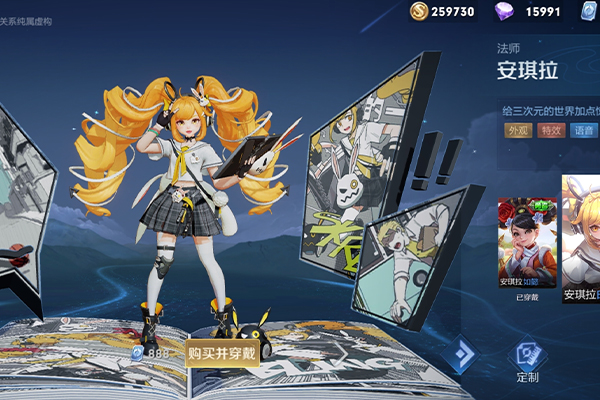Click the diamond arrow button beside 定制
The height and width of the screenshot is (400, 600).
click(462, 354)
